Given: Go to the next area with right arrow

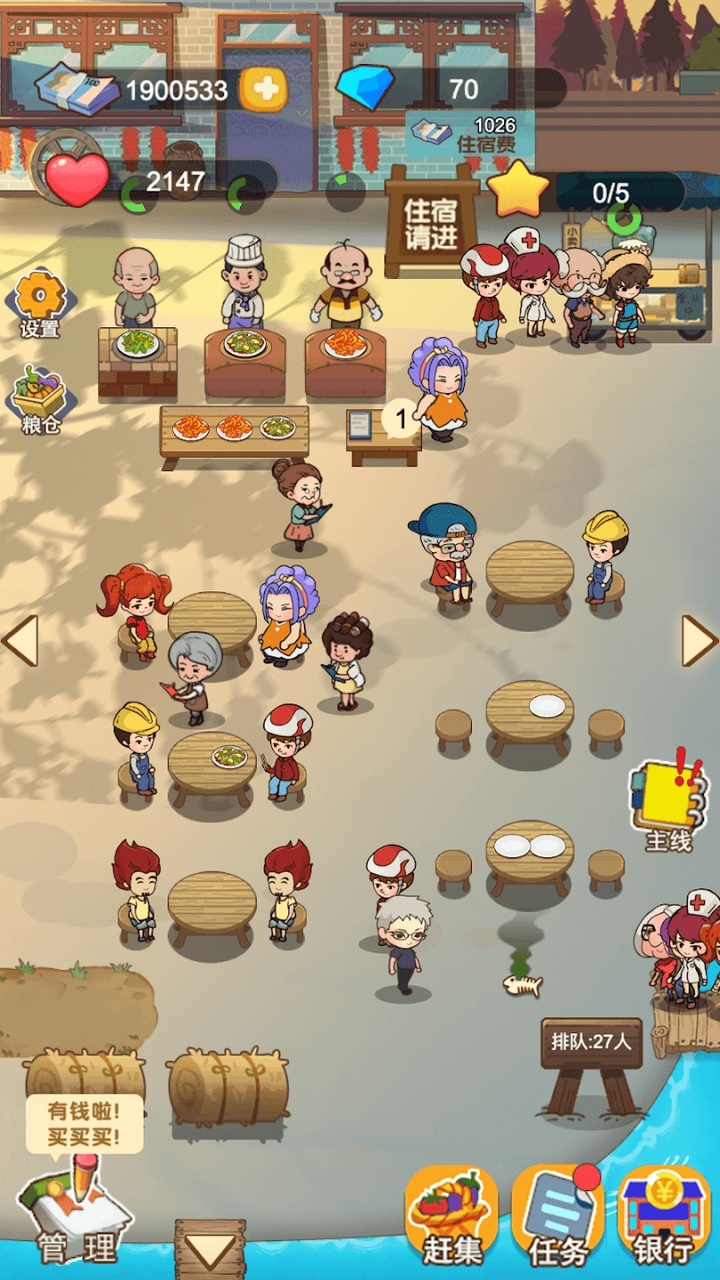Looking at the screenshot, I should click(699, 641).
